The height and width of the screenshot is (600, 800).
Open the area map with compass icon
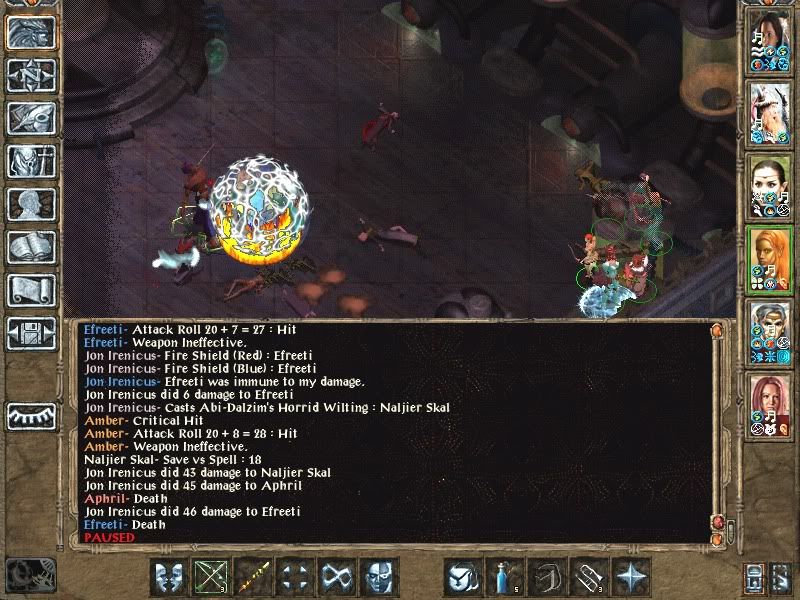pyautogui.click(x=31, y=75)
